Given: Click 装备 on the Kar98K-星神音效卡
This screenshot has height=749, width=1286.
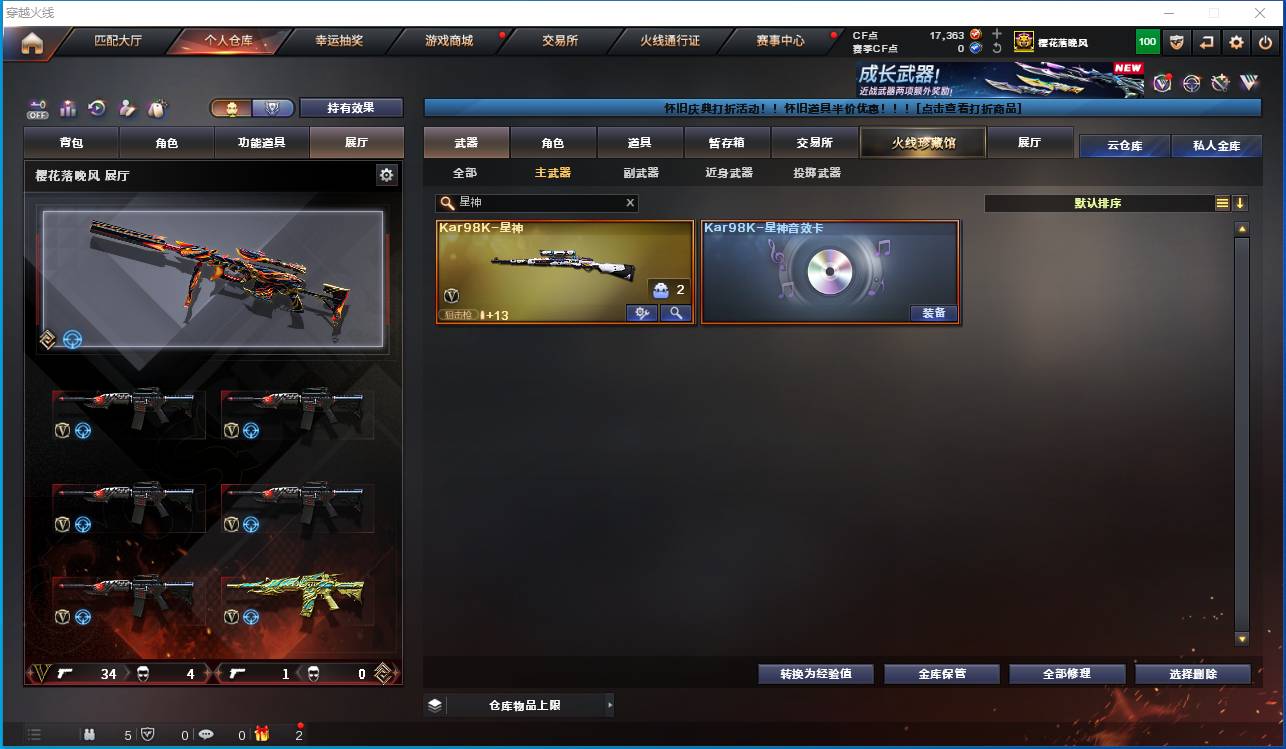Looking at the screenshot, I should 934,312.
